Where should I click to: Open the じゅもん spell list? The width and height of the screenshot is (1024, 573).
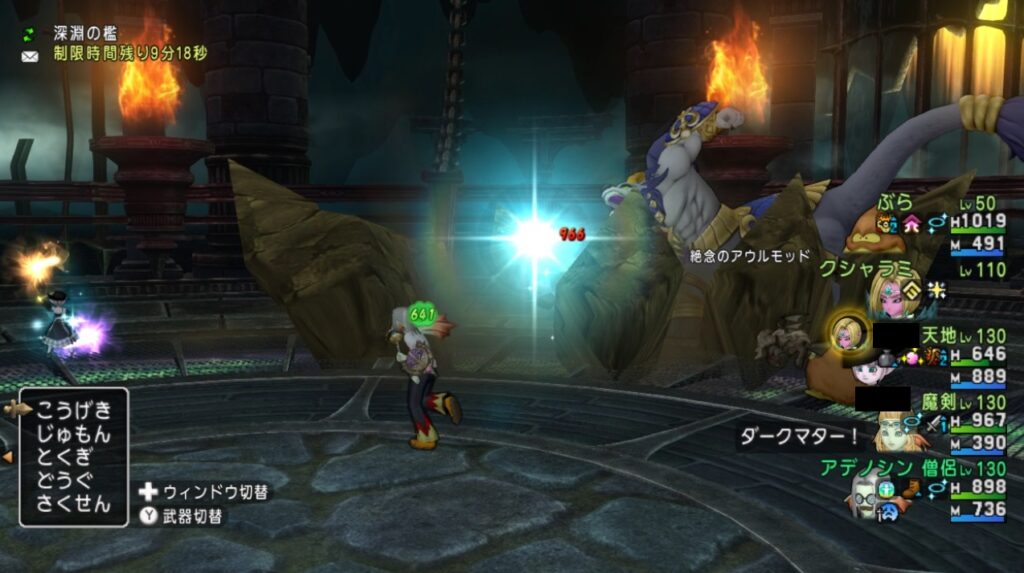coord(74,435)
